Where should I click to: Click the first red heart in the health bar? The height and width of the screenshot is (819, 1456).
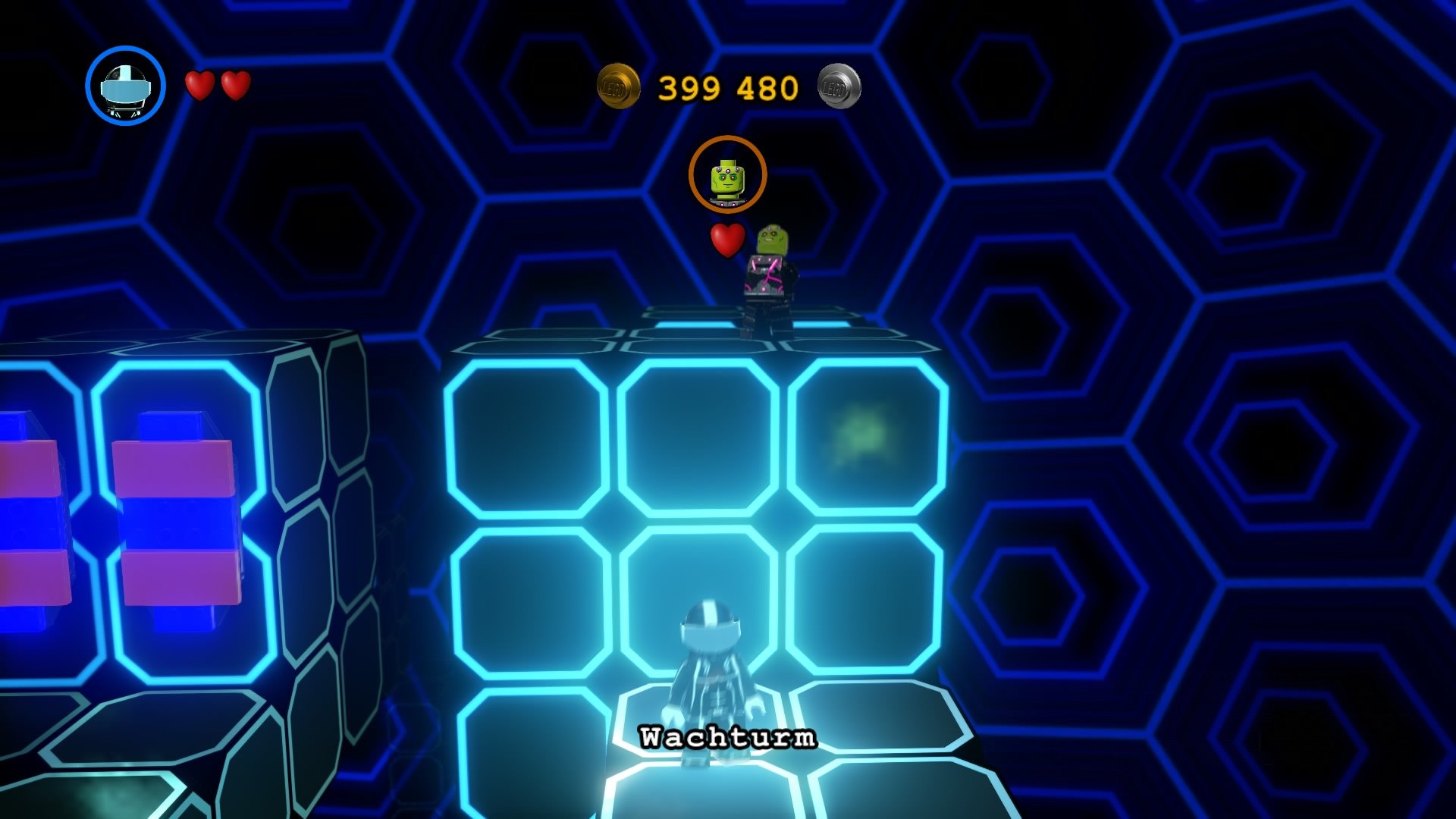(x=198, y=86)
